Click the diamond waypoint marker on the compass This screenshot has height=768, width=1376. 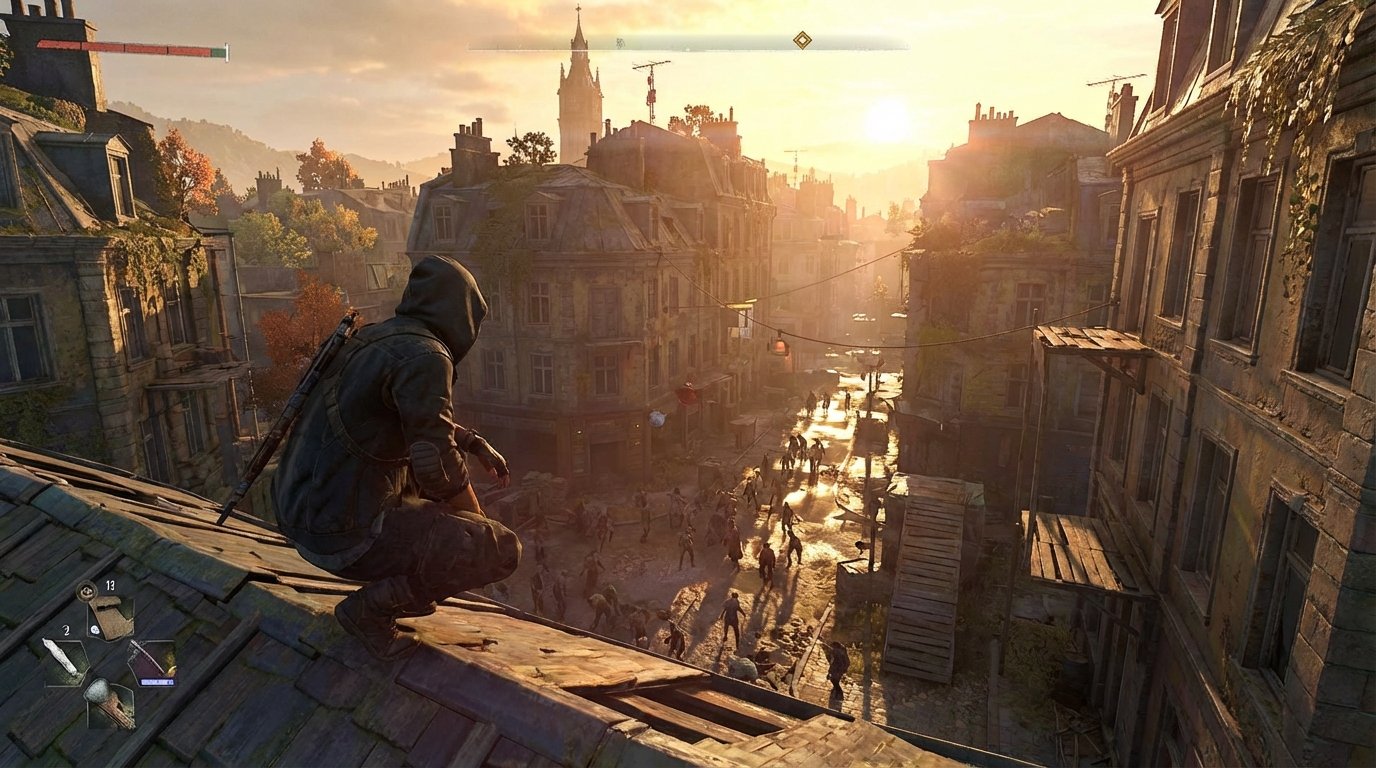tap(803, 38)
